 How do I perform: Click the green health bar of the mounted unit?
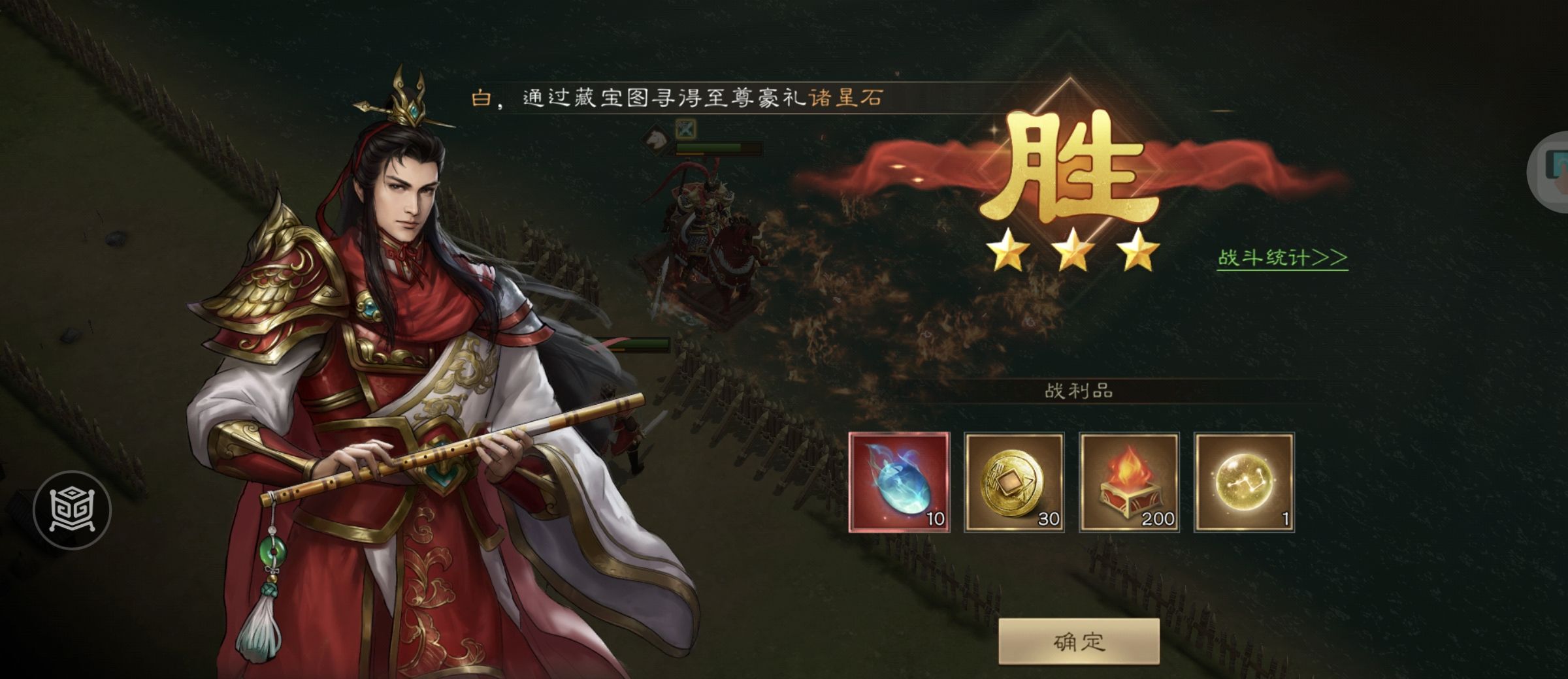coord(719,148)
